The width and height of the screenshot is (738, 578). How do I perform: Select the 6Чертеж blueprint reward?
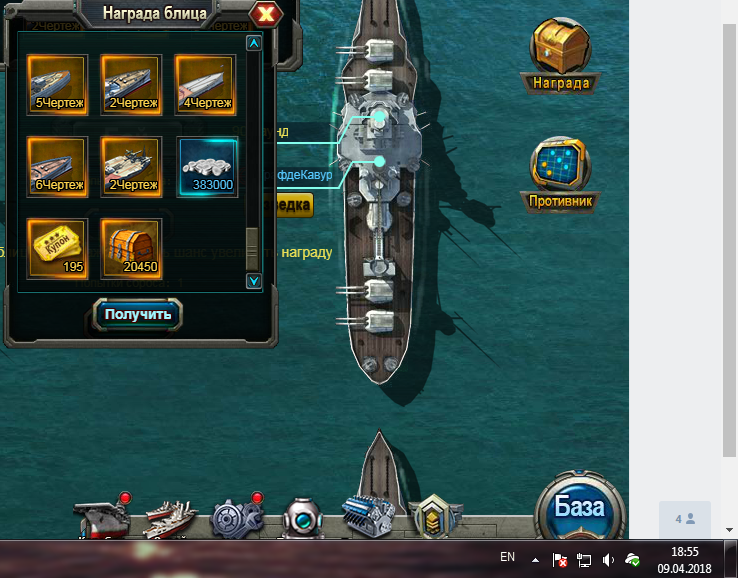58,166
